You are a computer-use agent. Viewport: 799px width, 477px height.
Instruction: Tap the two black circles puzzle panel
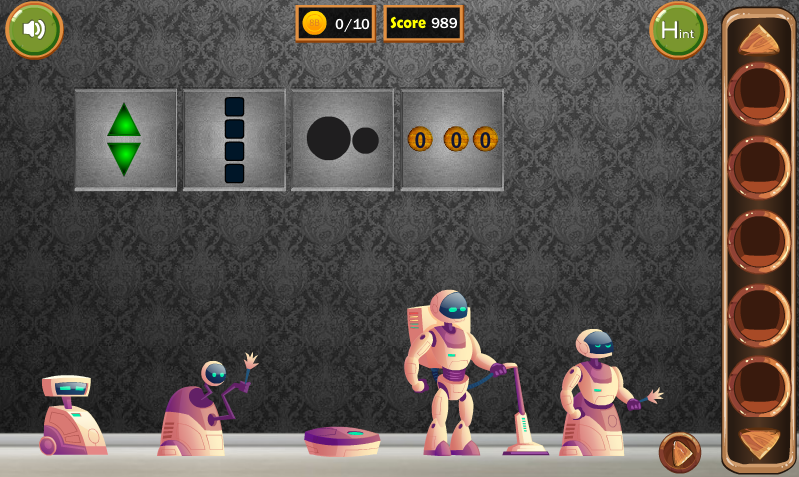click(x=342, y=139)
